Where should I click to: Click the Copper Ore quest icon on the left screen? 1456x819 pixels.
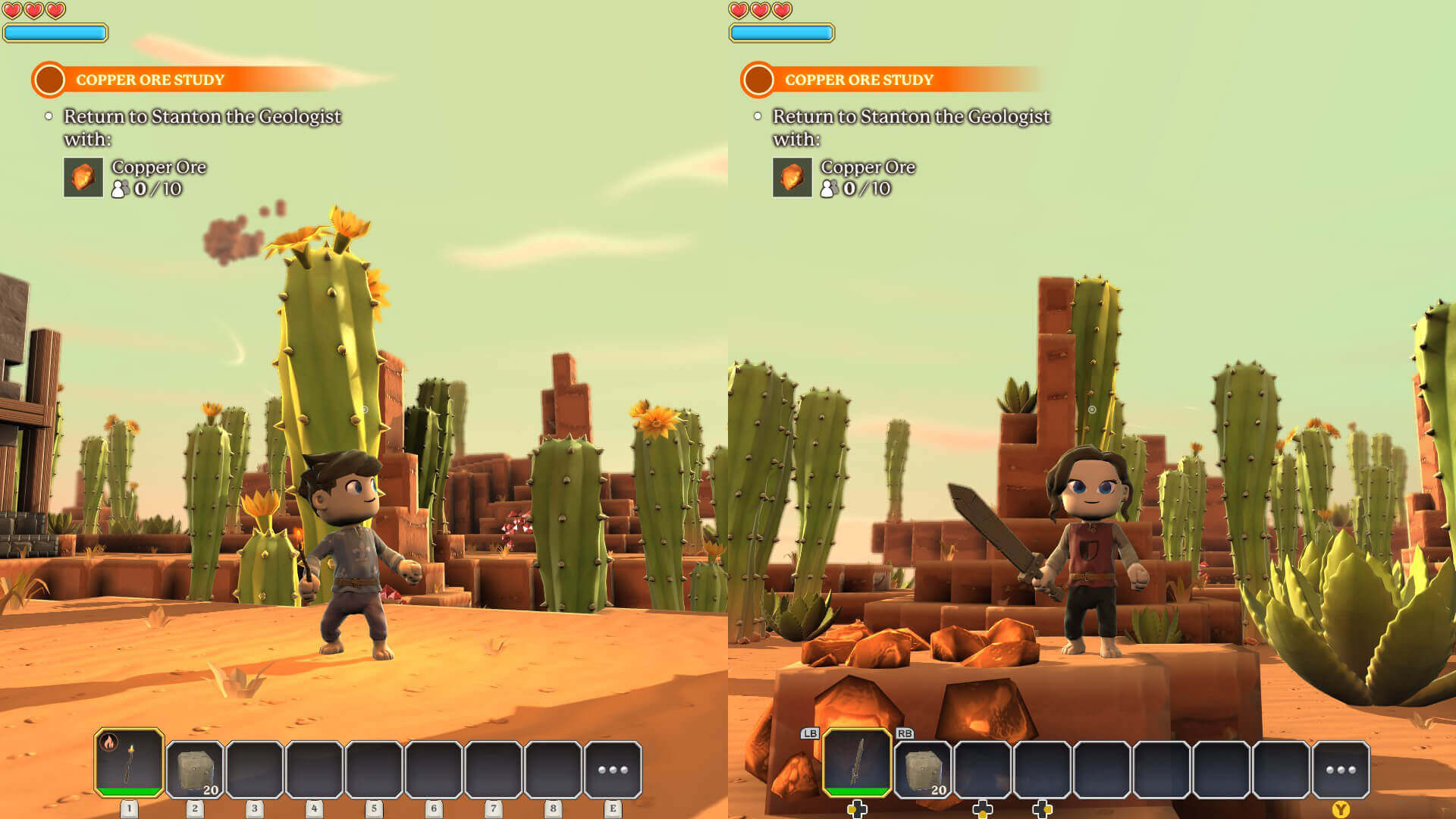click(x=83, y=177)
